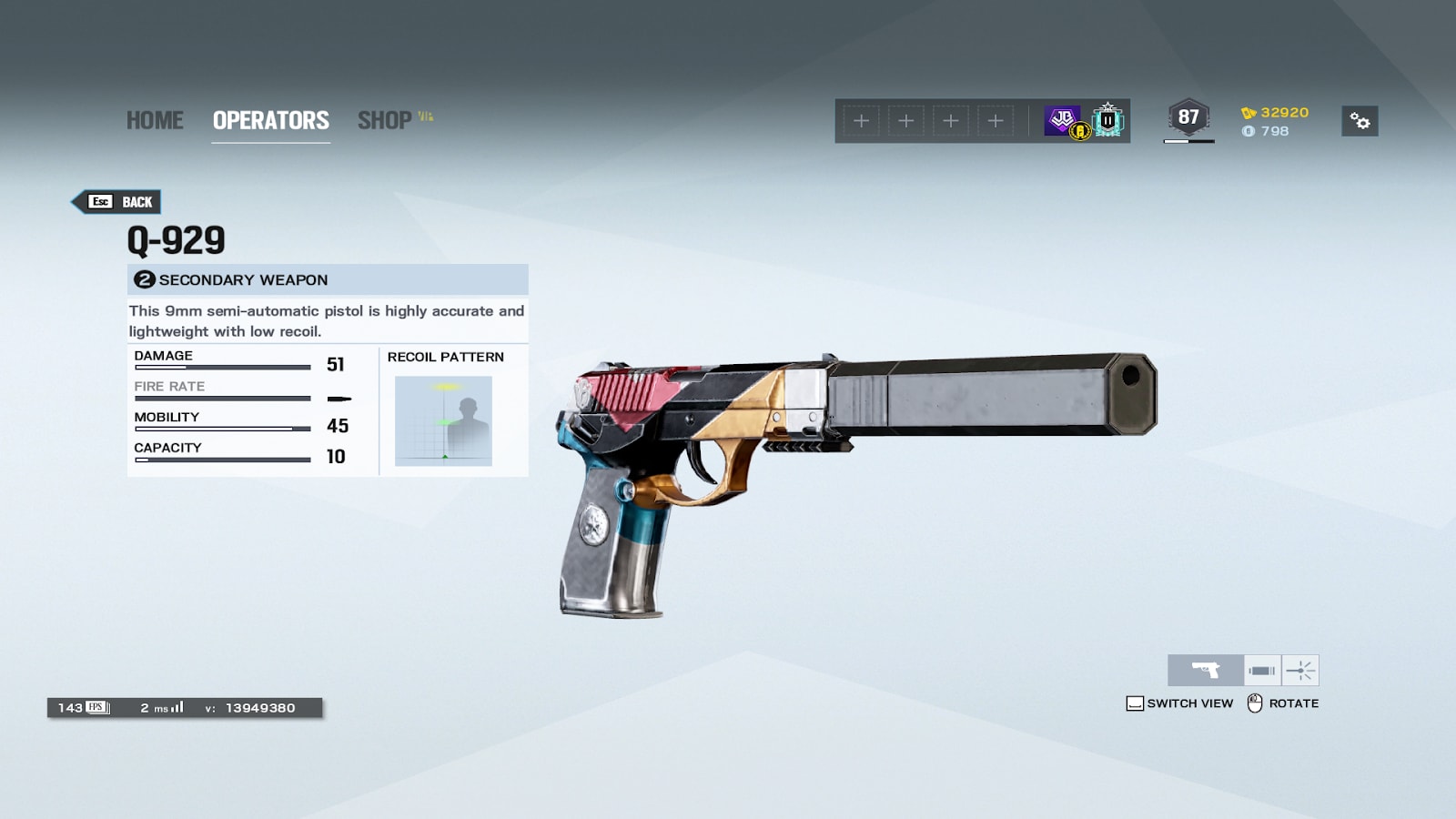Open the level 87 clearance badge

click(x=1188, y=118)
